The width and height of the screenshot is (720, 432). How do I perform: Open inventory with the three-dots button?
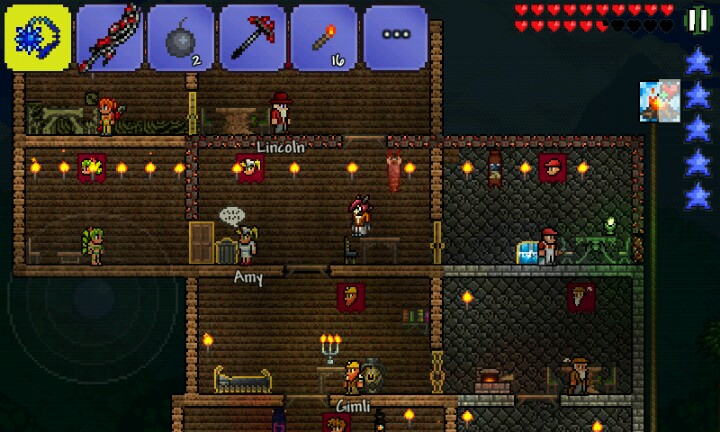396,37
